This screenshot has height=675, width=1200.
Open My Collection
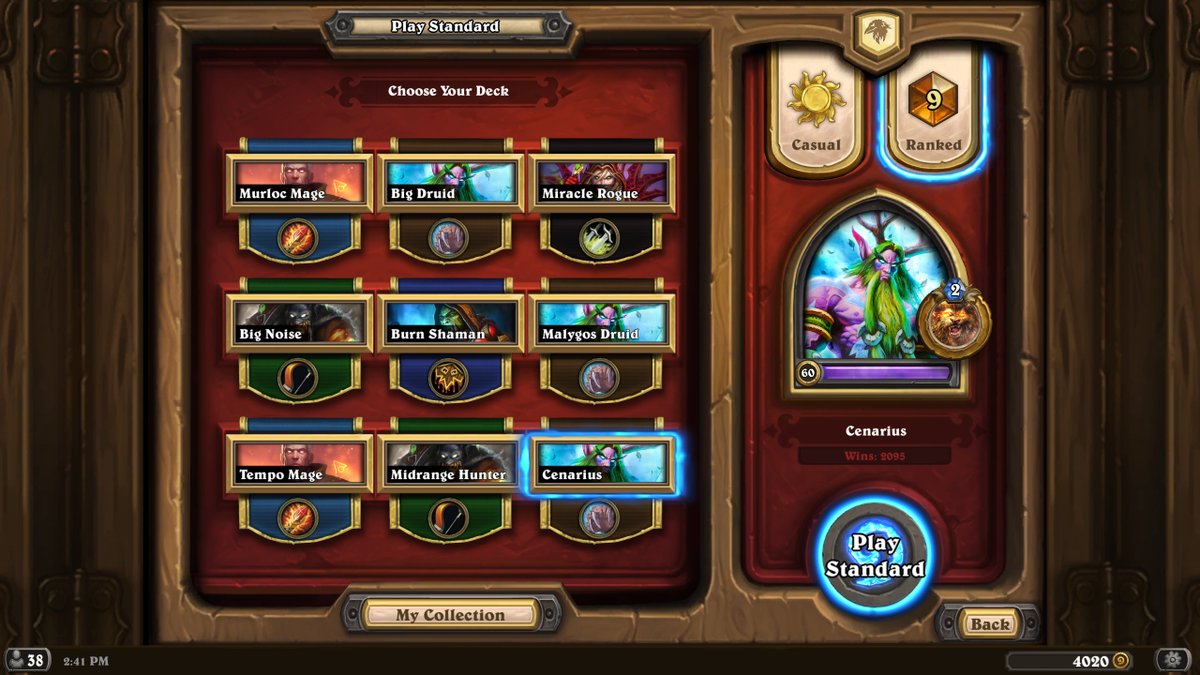450,614
